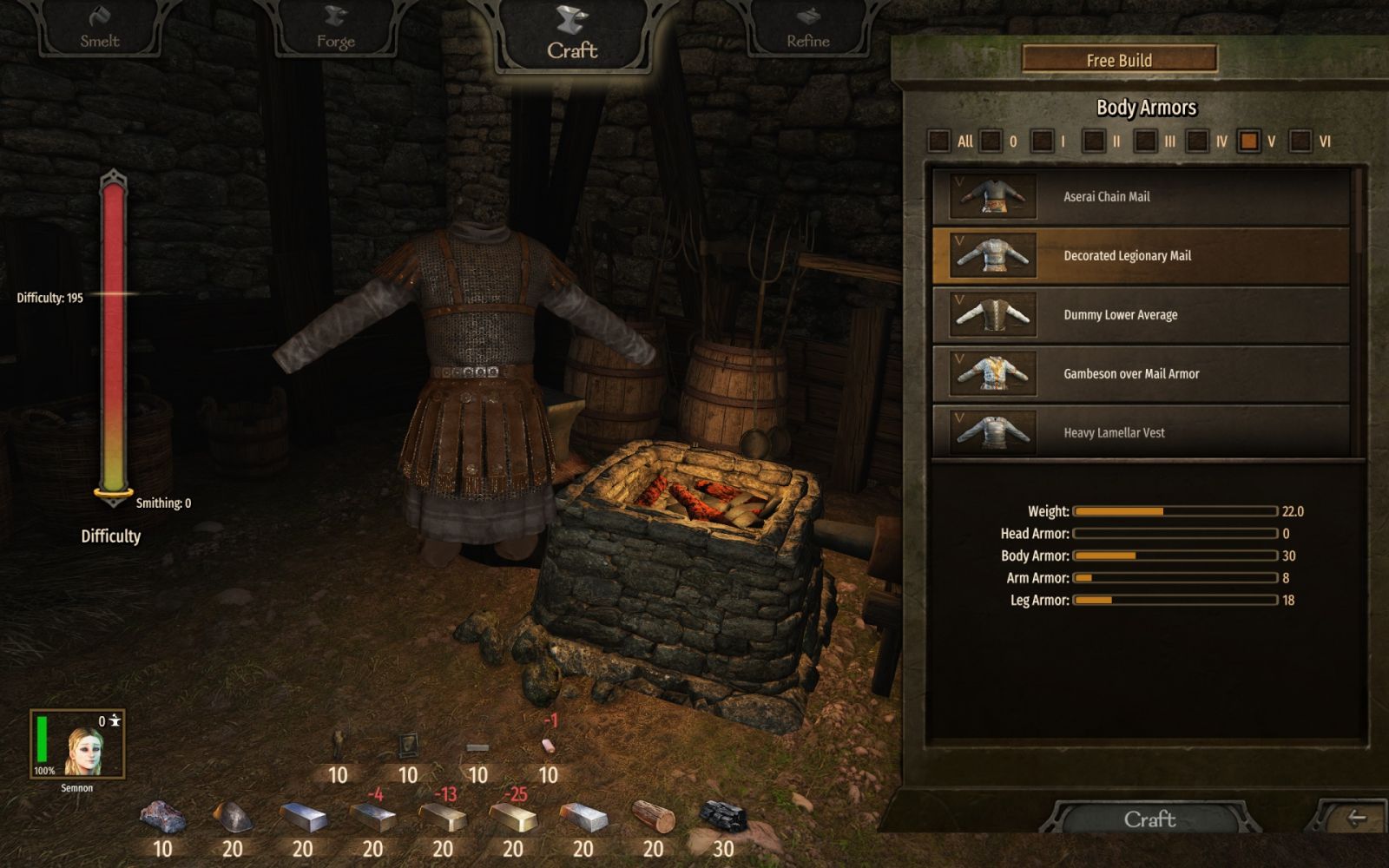Screen dimensions: 1389x868
Task: Uncheck the tier V filter
Action: [x=1249, y=141]
